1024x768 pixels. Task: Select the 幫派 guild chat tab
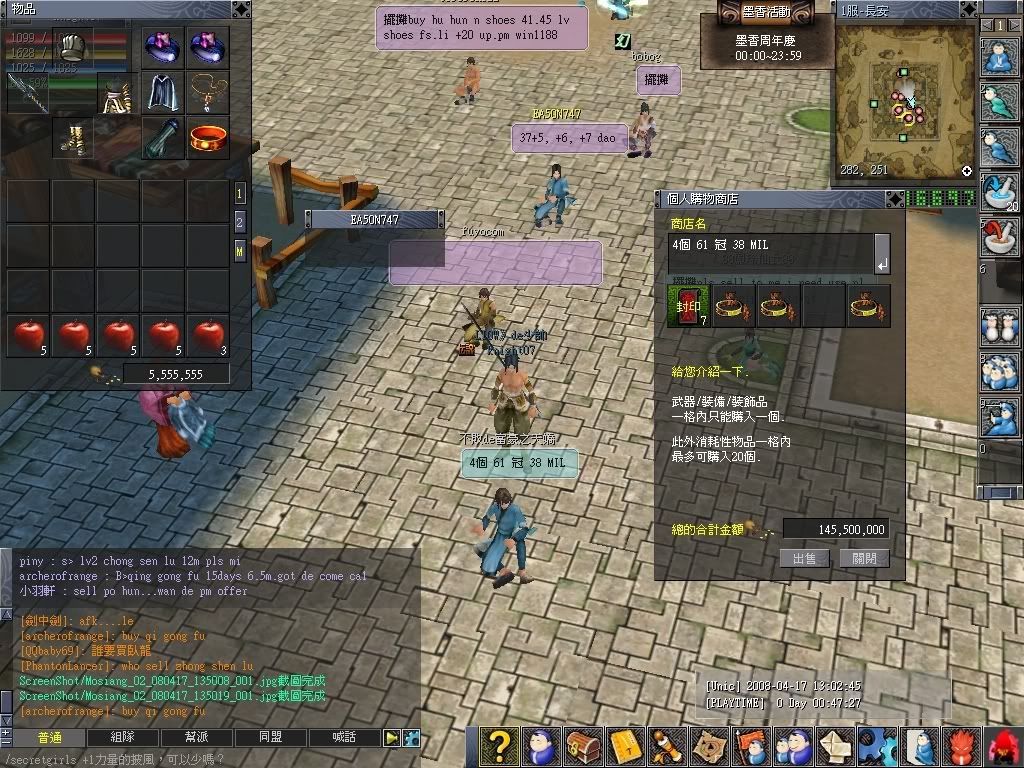[x=196, y=737]
